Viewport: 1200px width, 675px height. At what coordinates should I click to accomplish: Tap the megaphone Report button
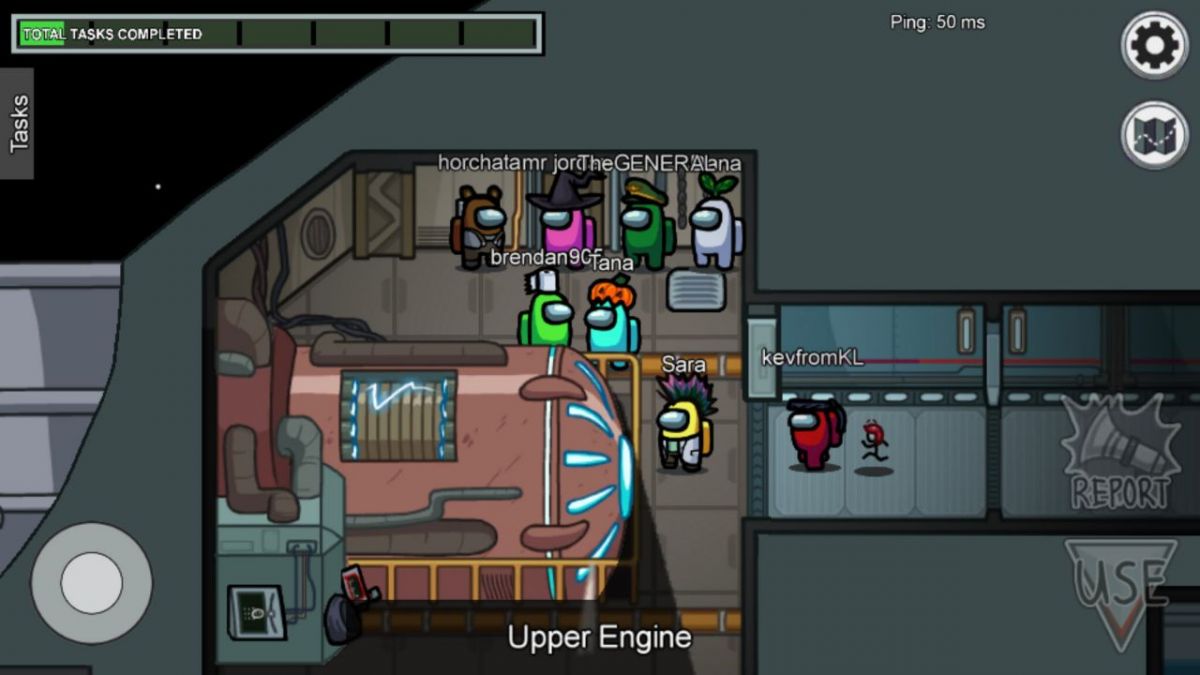(1120, 453)
